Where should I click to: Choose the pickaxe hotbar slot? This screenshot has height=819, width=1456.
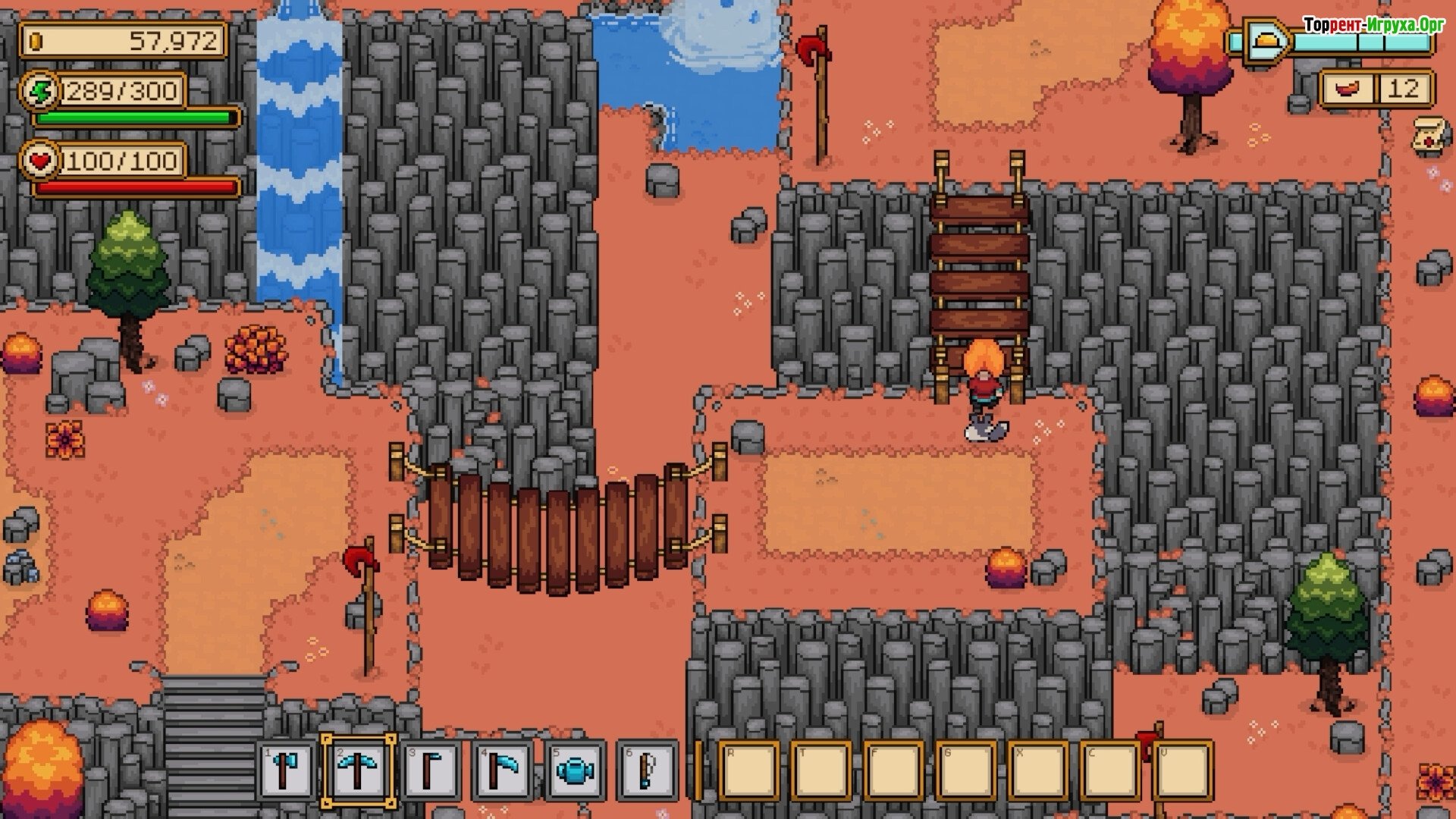pos(358,771)
